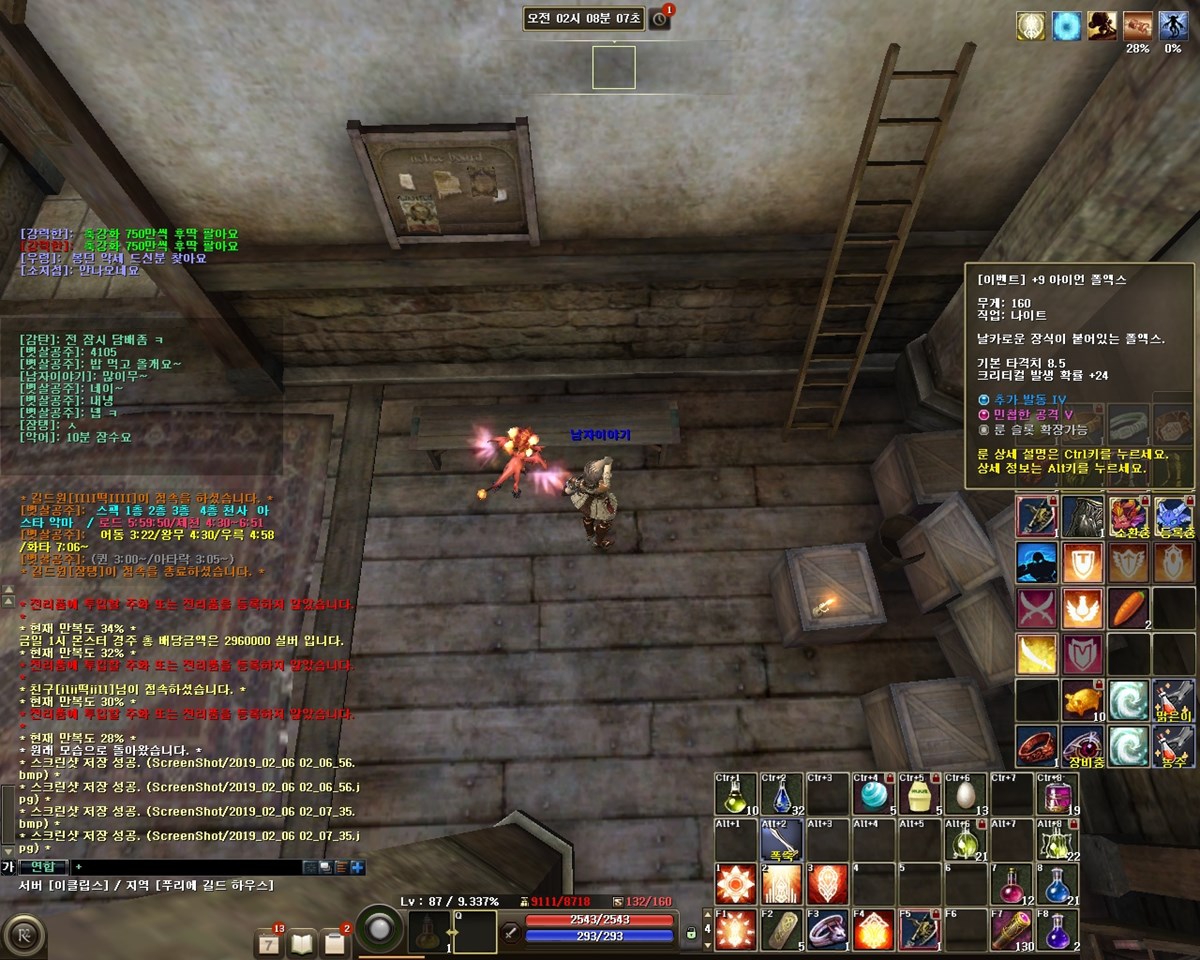
Task: Click the clock alarm icon beside the time
Action: click(659, 19)
